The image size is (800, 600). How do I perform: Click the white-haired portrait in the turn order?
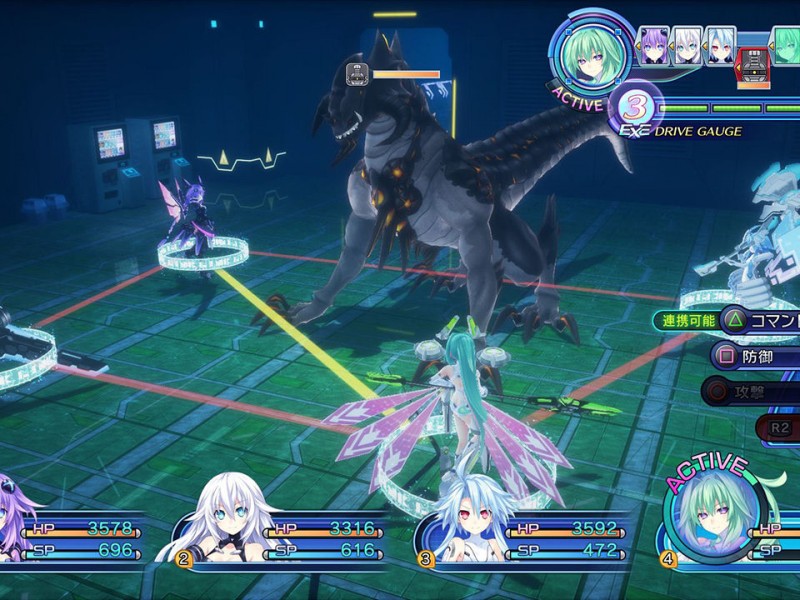686,45
